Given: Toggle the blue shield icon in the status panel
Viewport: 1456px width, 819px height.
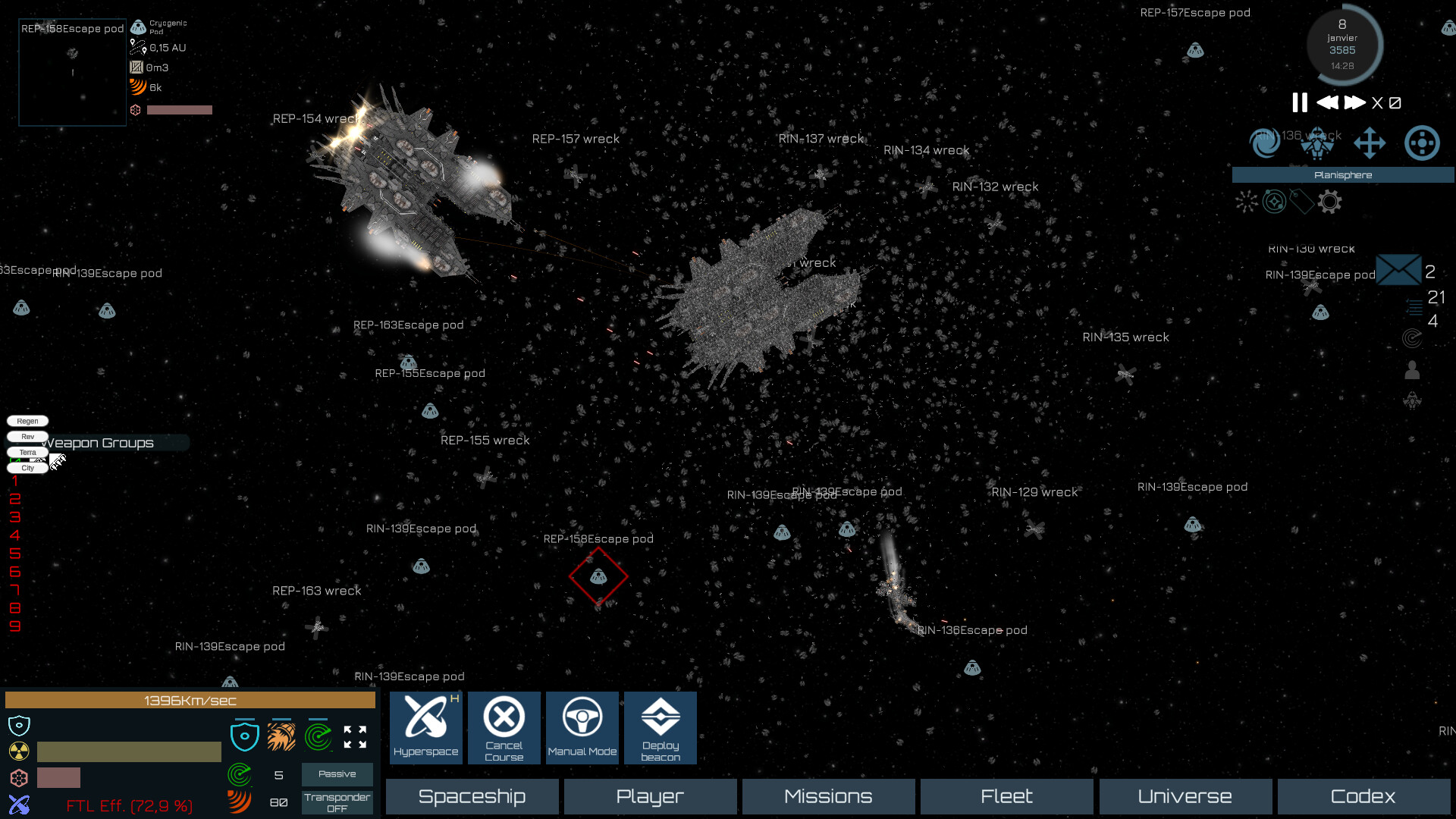Looking at the screenshot, I should click(x=245, y=735).
